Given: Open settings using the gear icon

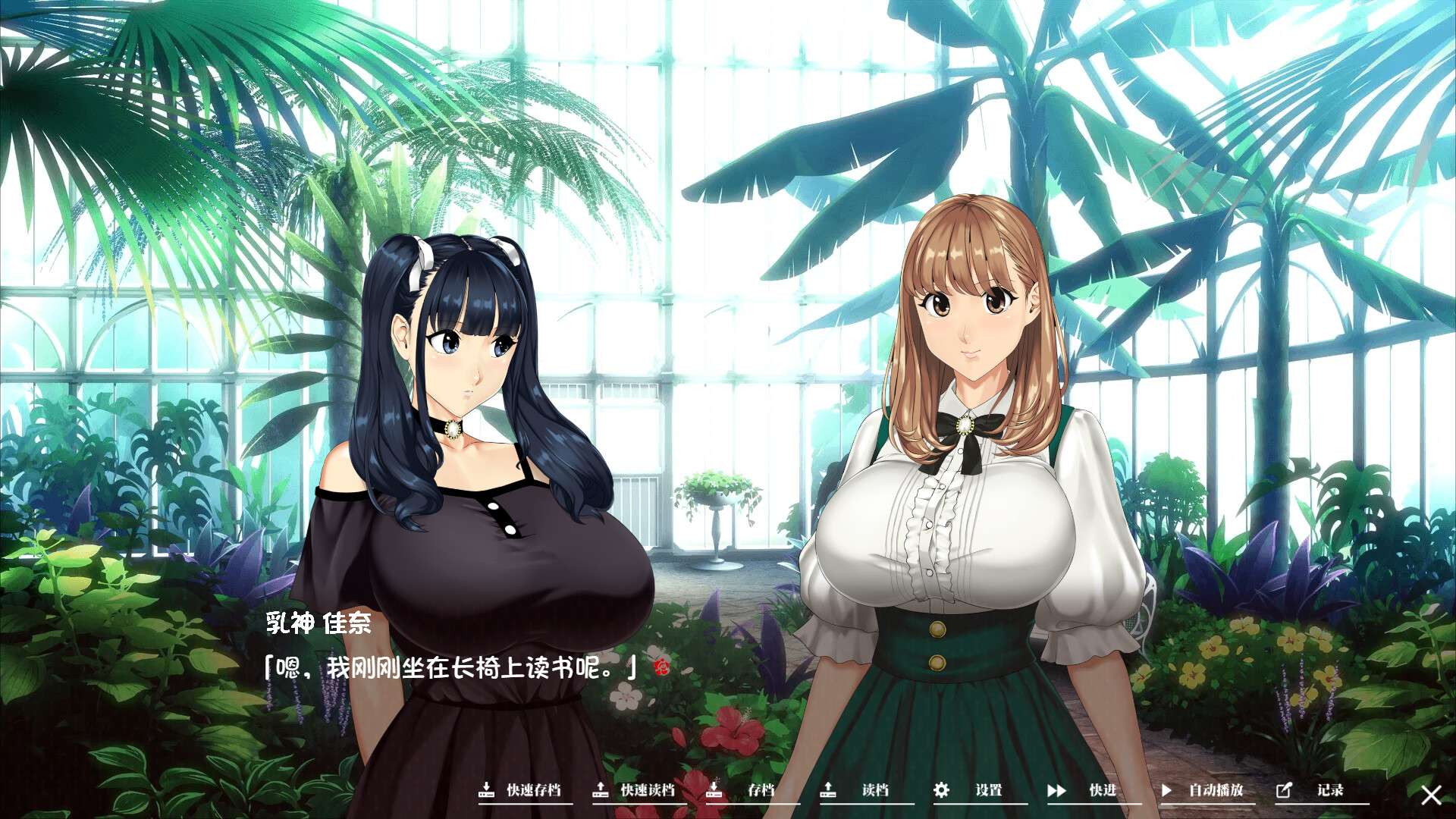Looking at the screenshot, I should pyautogui.click(x=941, y=790).
